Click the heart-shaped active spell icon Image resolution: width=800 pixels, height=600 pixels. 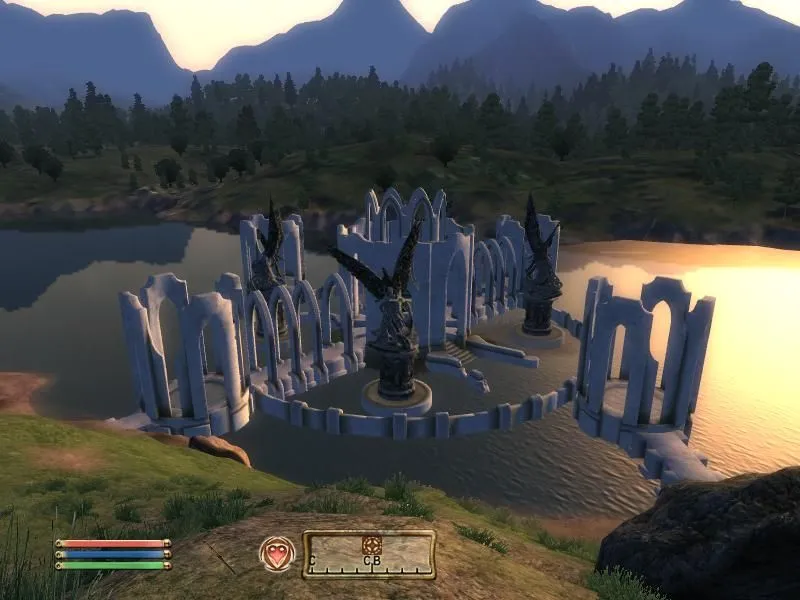(x=277, y=554)
